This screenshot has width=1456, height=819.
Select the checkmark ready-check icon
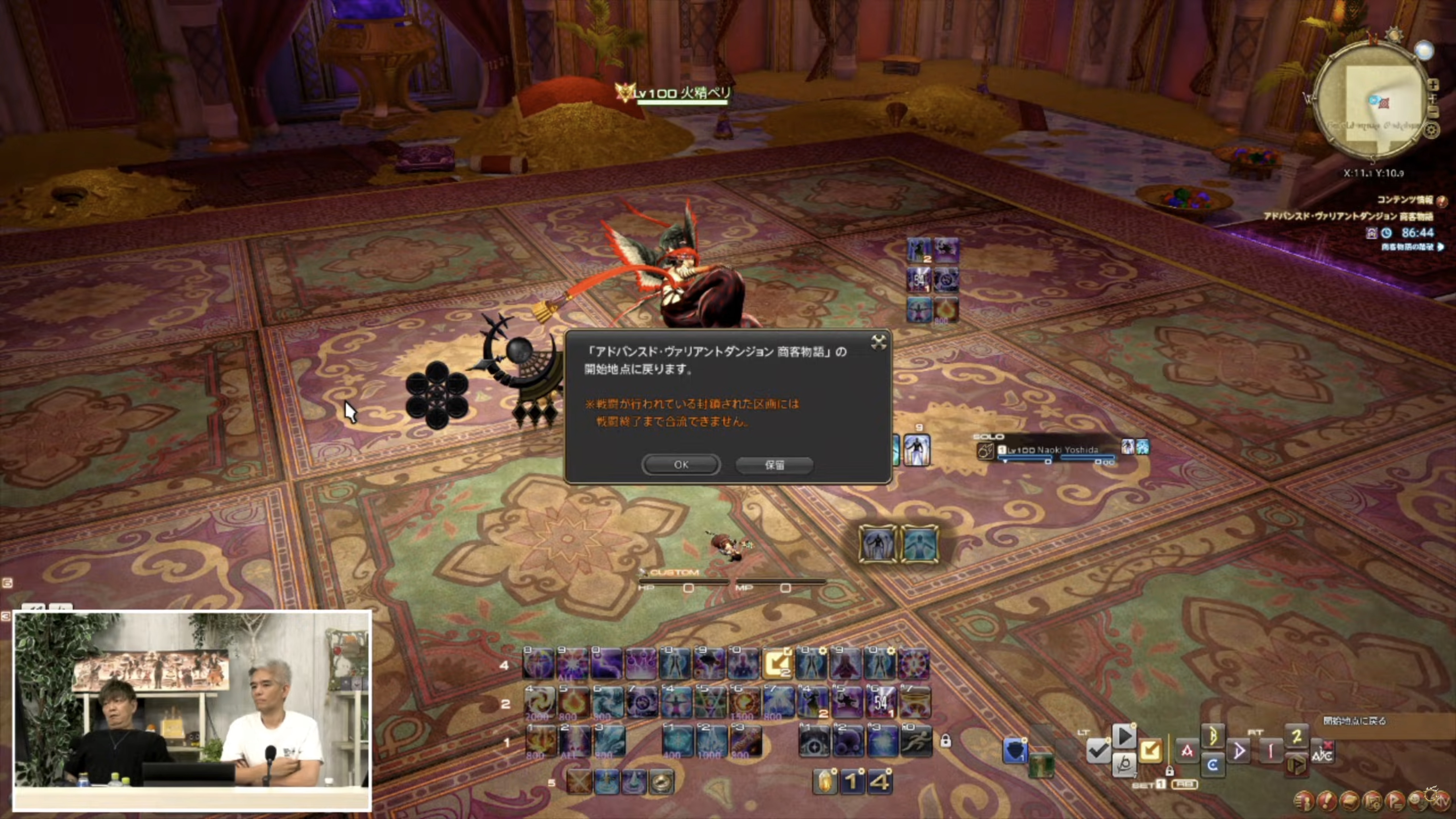(x=1098, y=751)
